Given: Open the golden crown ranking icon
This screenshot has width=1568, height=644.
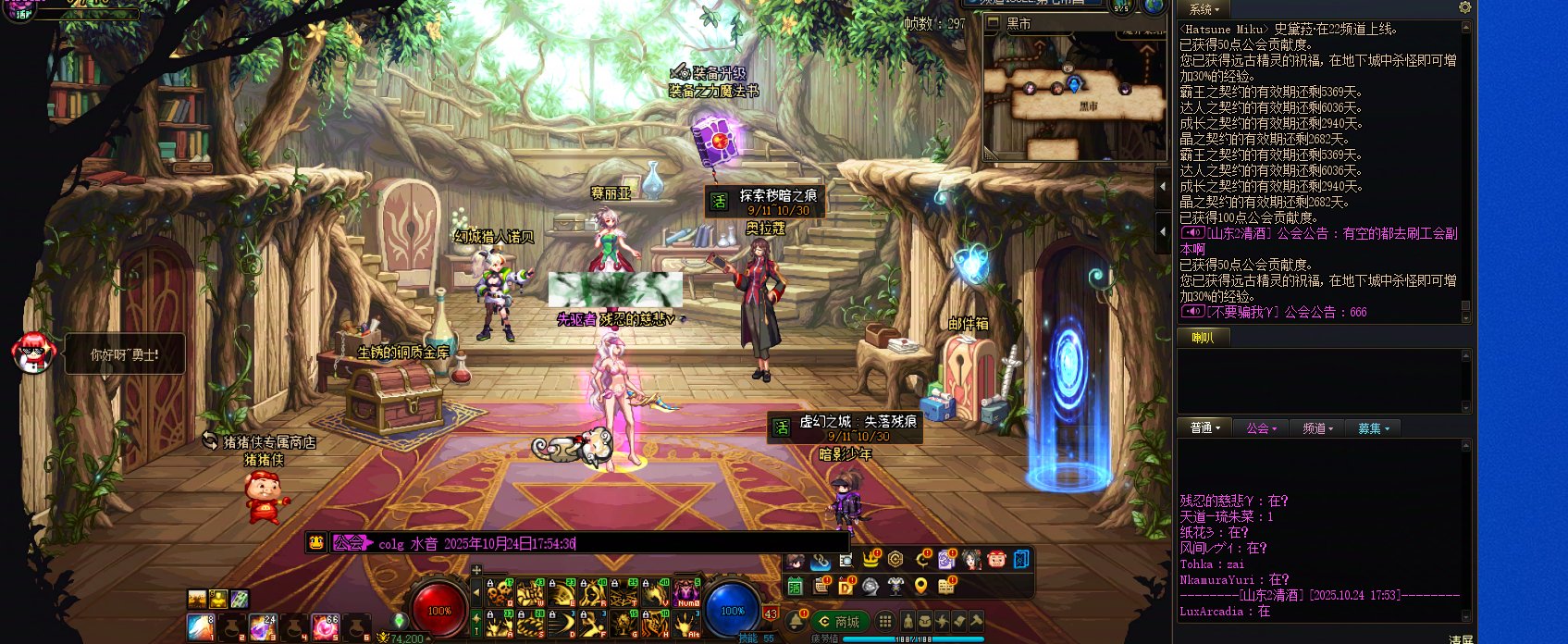Looking at the screenshot, I should coord(870,560).
